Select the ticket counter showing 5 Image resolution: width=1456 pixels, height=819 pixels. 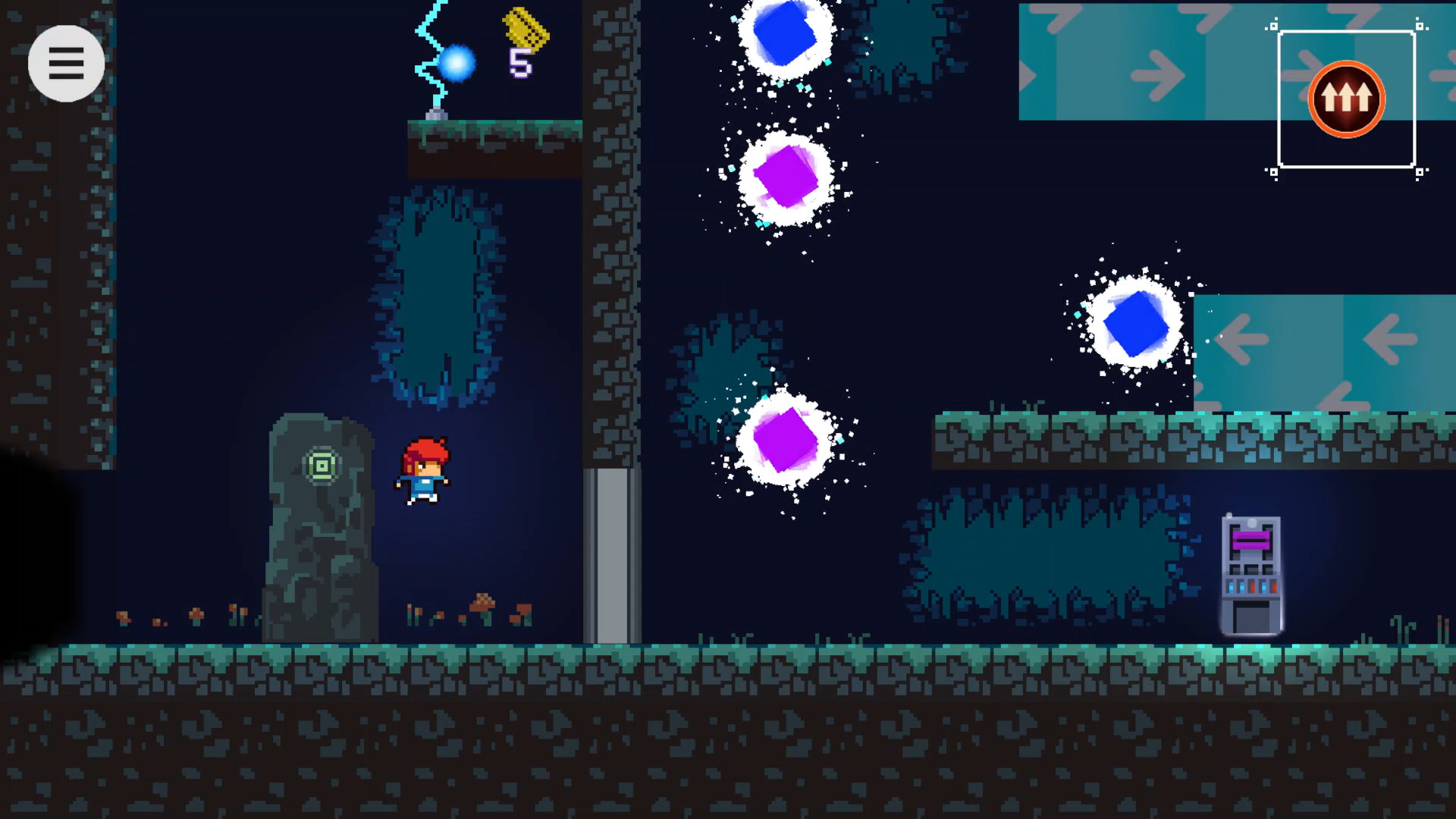pos(521,64)
